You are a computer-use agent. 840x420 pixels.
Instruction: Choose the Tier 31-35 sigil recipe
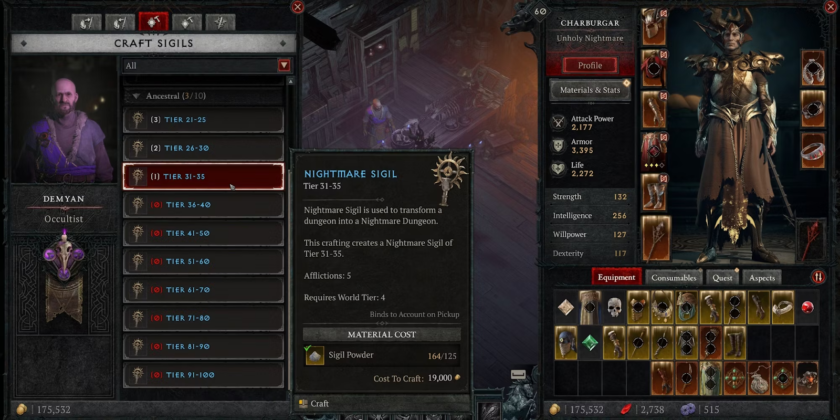pyautogui.click(x=203, y=177)
